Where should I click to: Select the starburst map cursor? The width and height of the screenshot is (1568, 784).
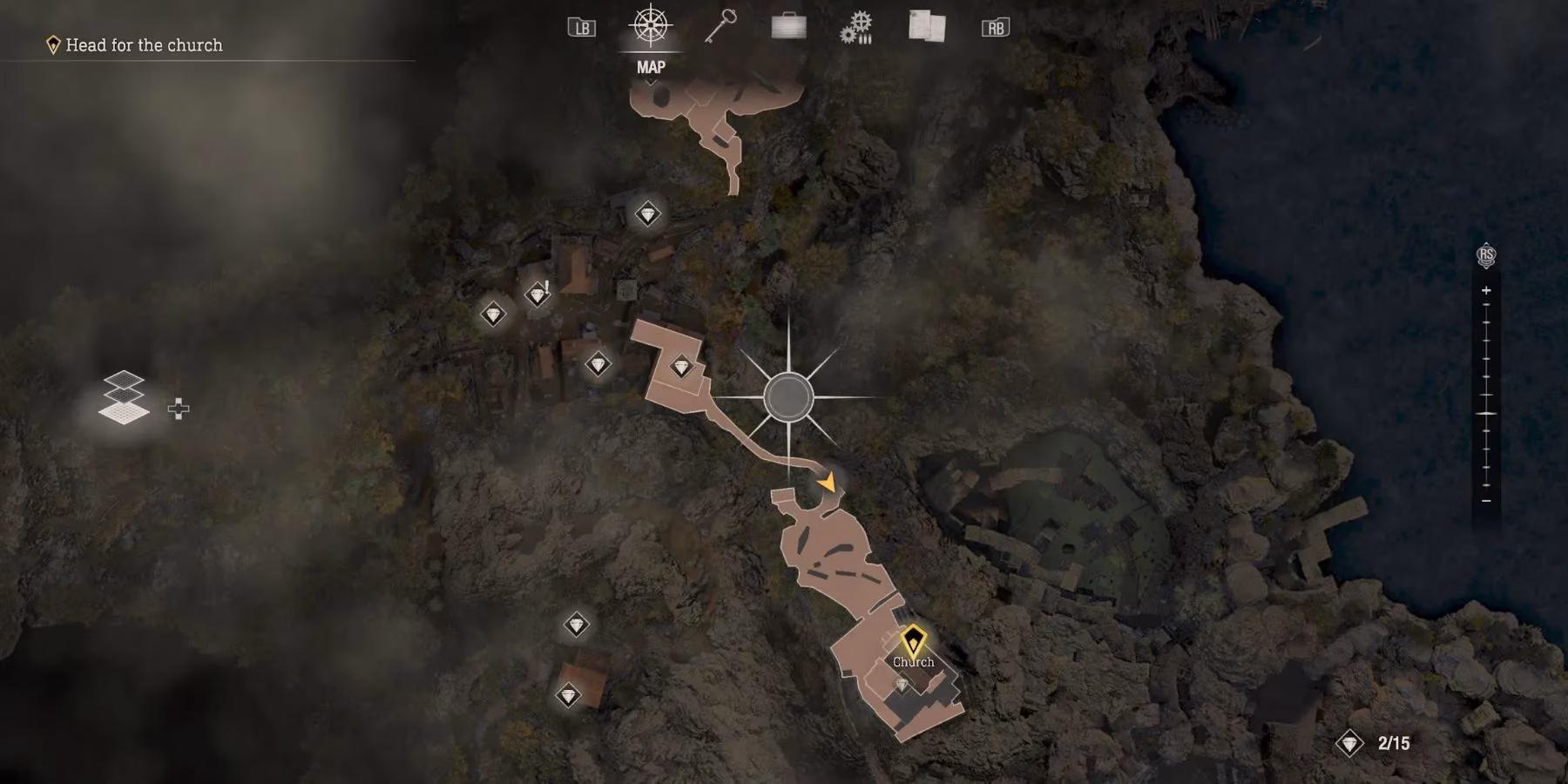788,397
